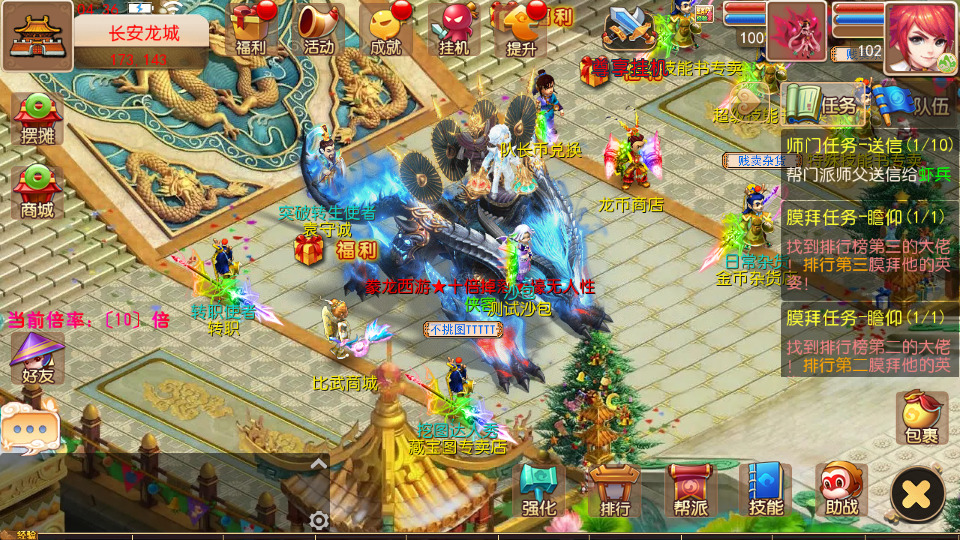Open the 福利 welfare gift menu
This screenshot has height=540, width=960.
(251, 29)
